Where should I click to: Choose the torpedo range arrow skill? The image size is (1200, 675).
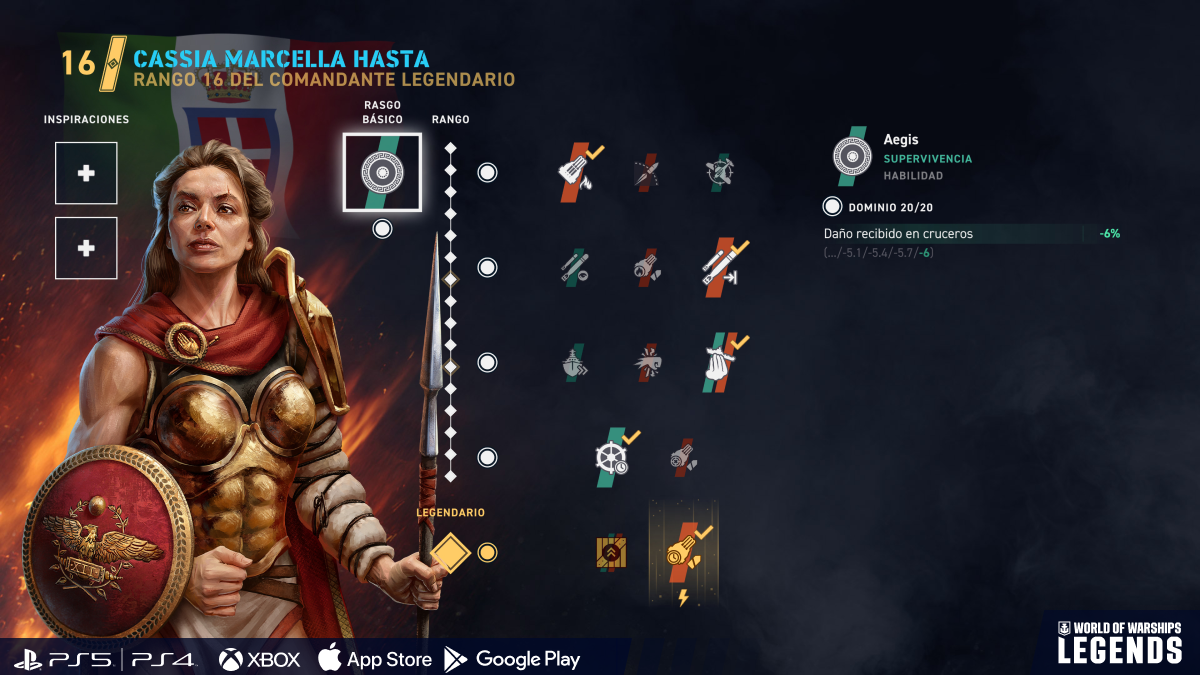point(720,267)
